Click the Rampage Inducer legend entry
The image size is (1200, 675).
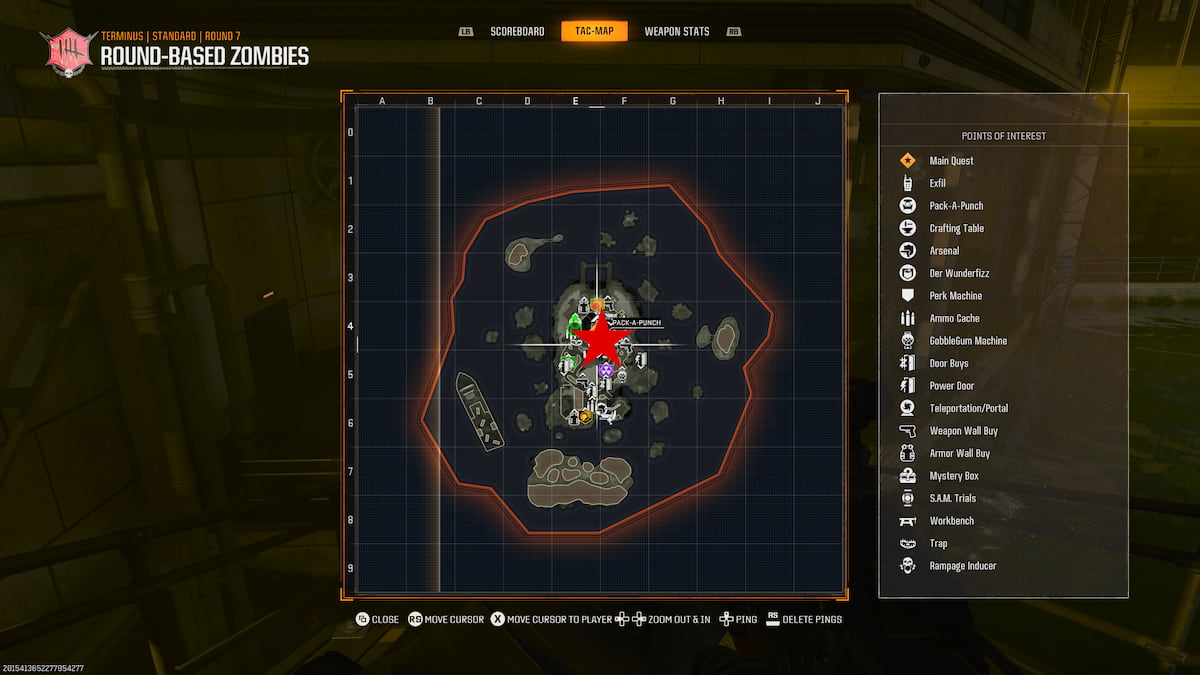coord(962,566)
